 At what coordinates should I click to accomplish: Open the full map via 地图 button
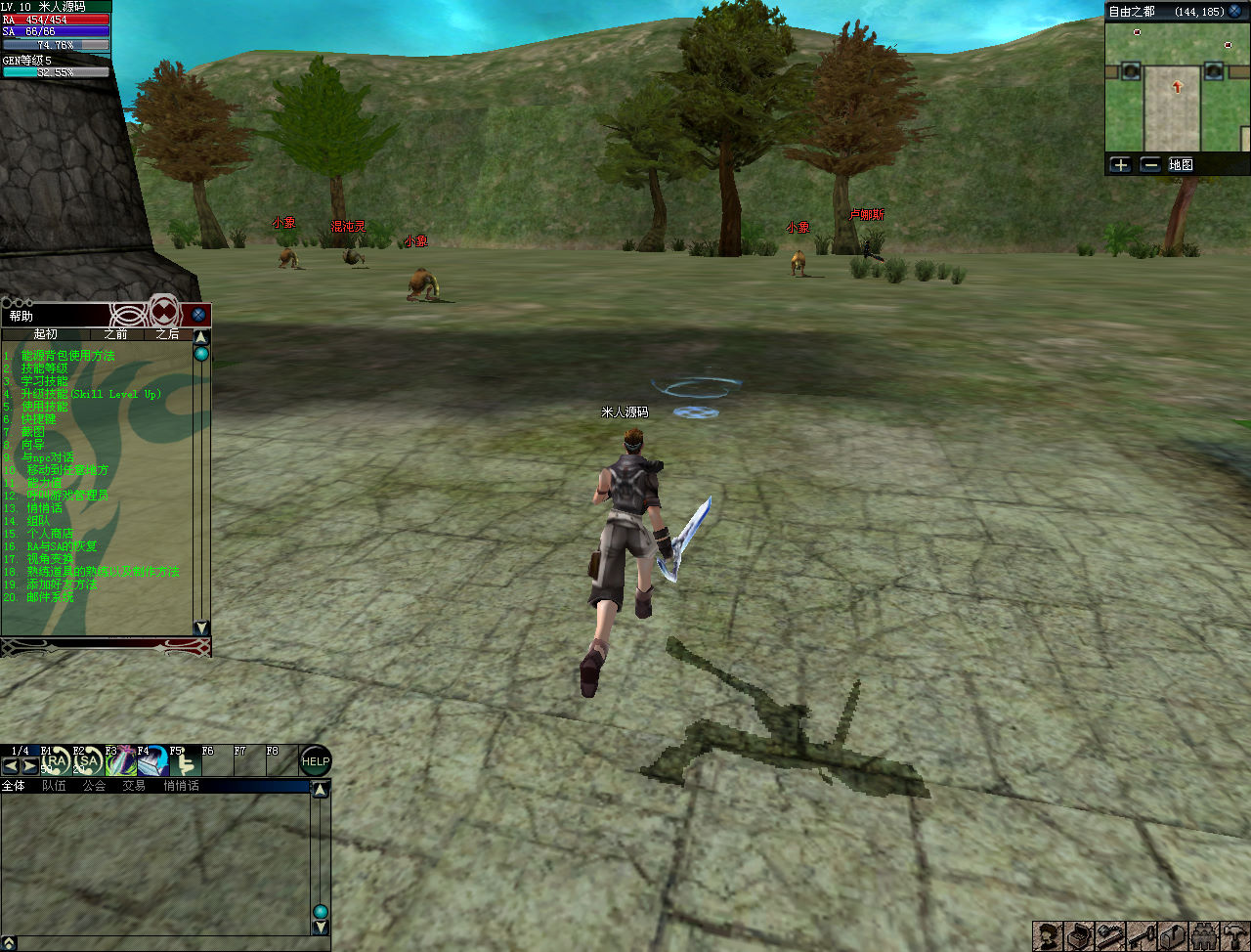(x=1181, y=164)
